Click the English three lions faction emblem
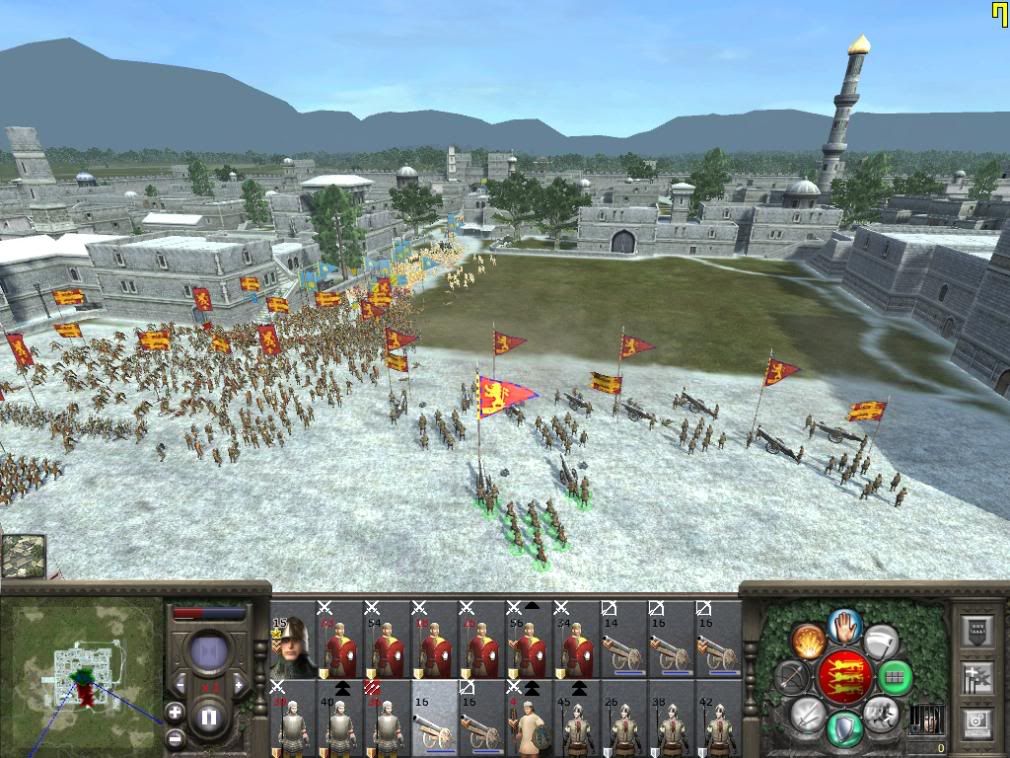 [x=846, y=677]
